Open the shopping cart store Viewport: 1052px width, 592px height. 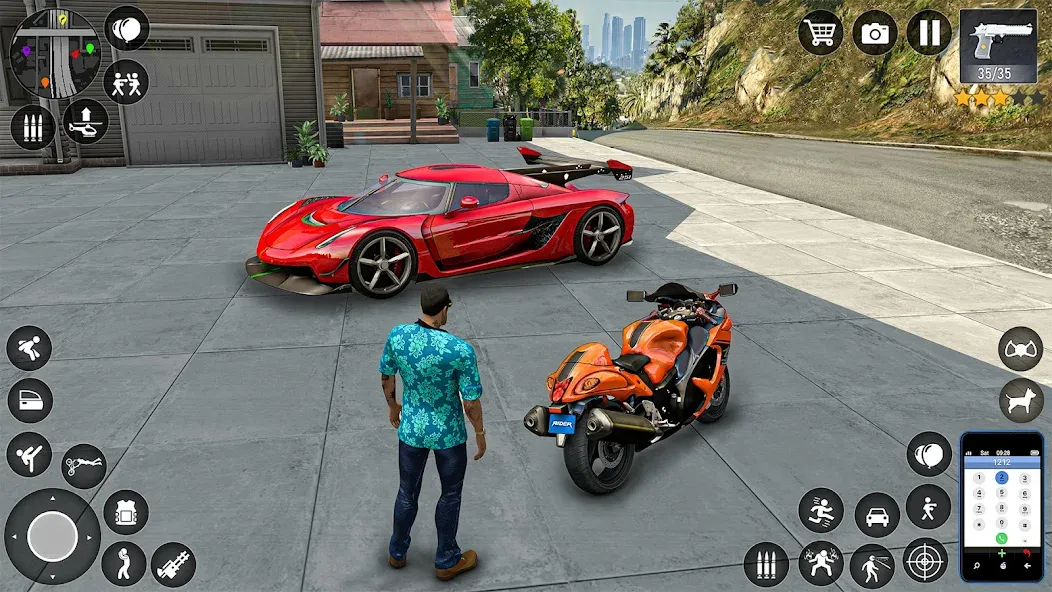[x=820, y=32]
